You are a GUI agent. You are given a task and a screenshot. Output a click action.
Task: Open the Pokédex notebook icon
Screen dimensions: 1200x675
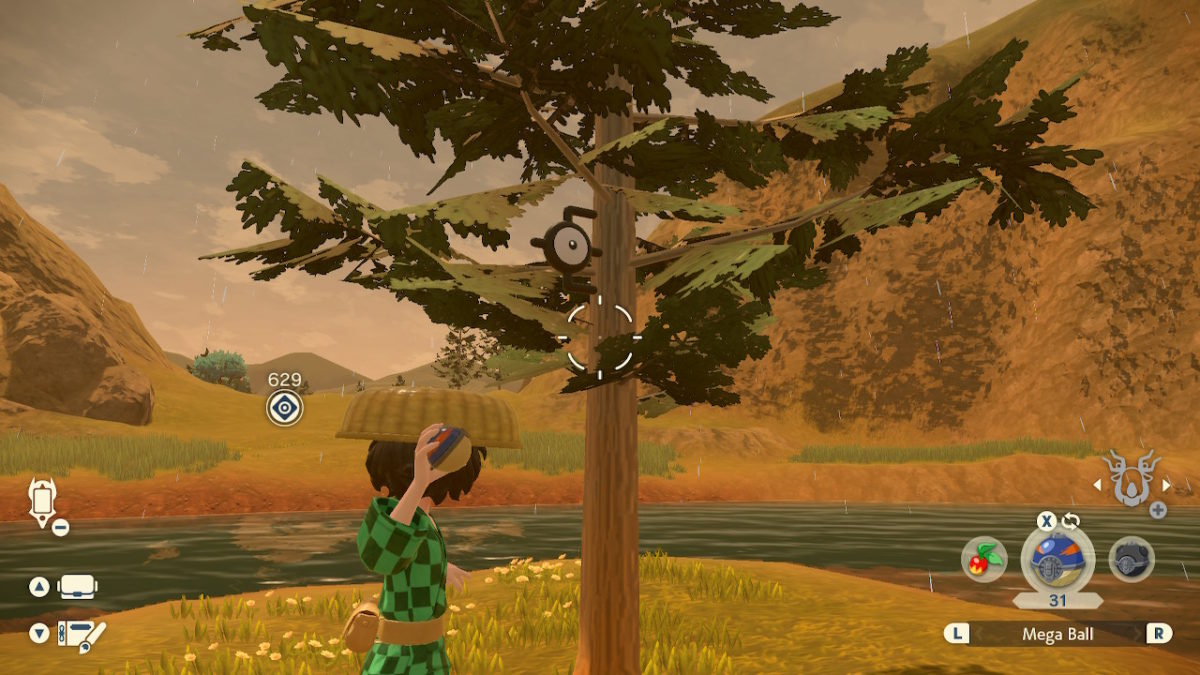point(81,633)
